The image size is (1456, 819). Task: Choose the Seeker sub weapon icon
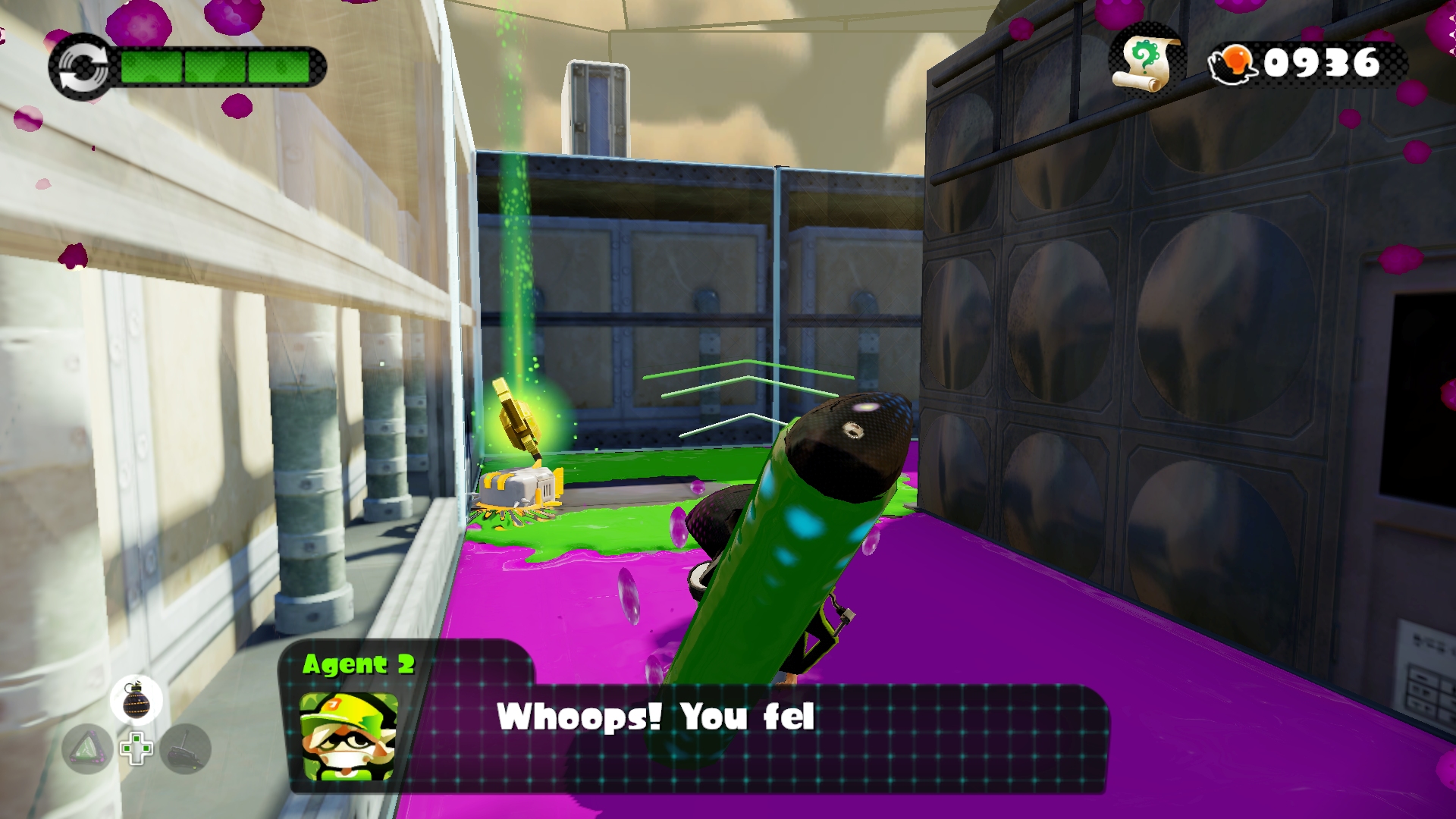pos(185,749)
